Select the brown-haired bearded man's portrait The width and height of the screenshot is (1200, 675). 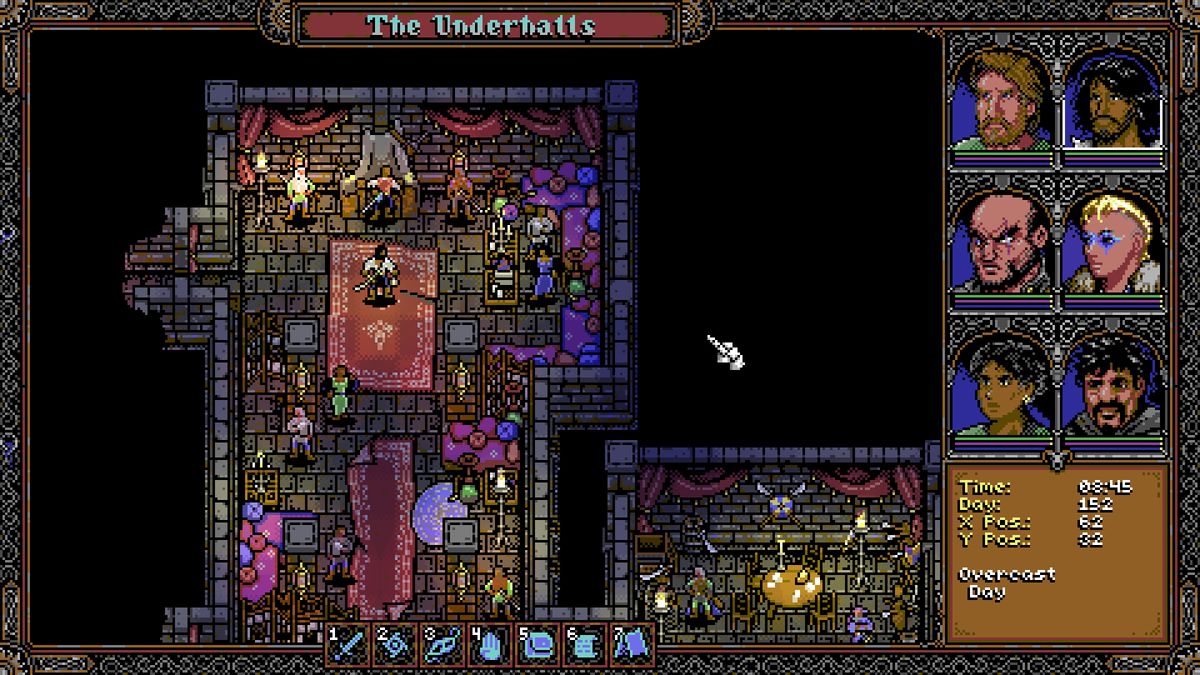(x=1001, y=100)
